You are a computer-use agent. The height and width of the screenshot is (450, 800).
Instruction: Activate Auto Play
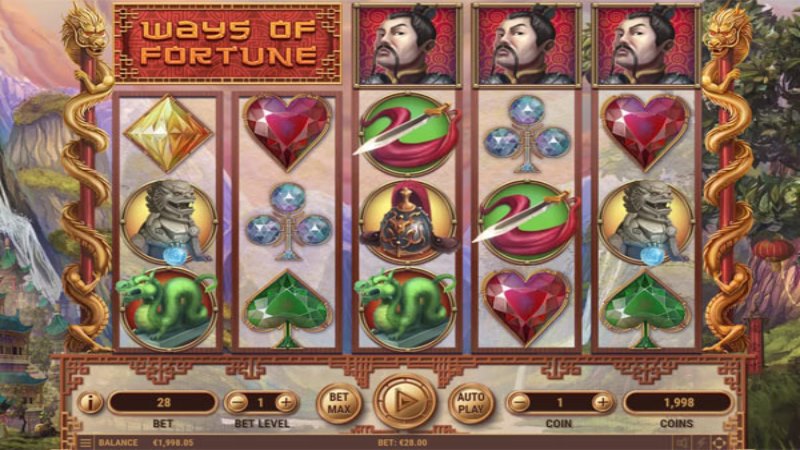click(470, 403)
